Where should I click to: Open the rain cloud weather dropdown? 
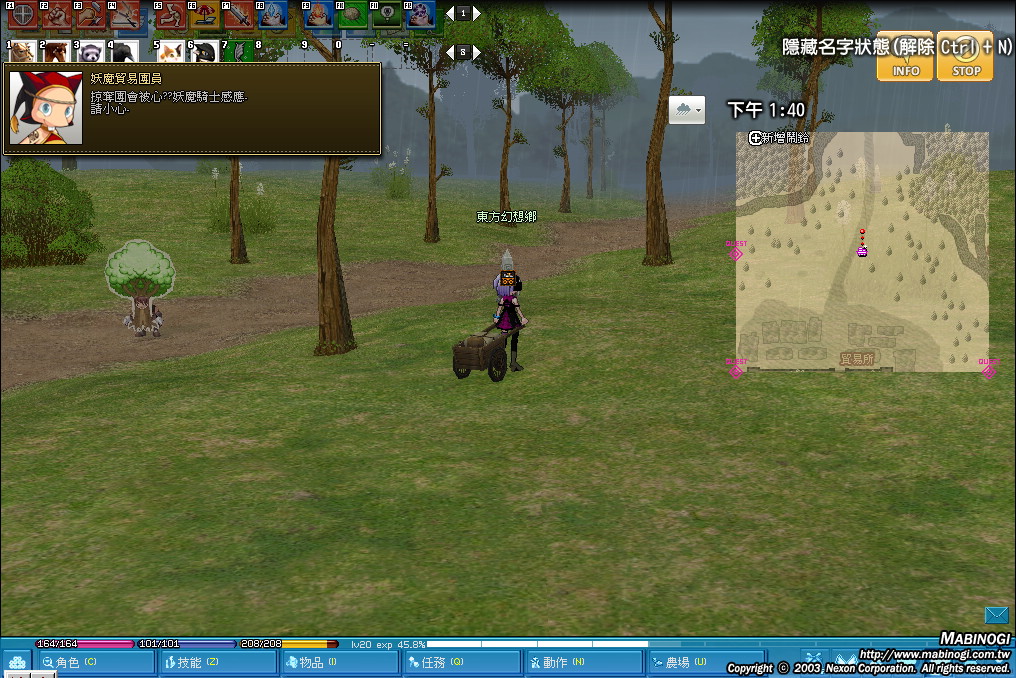click(687, 110)
